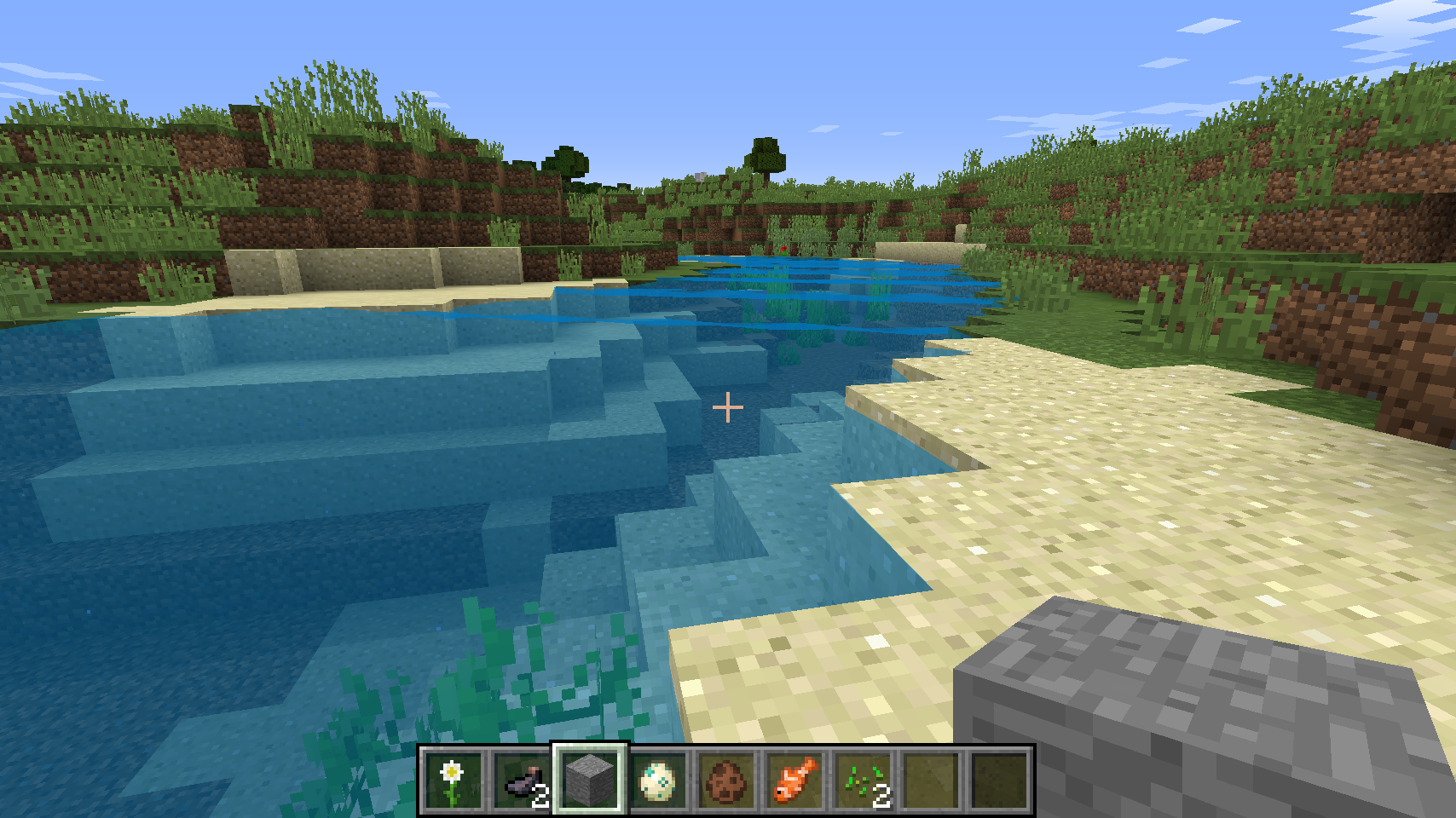1456x818 pixels.
Task: Choose the orange tropical fish slot
Action: [x=794, y=780]
